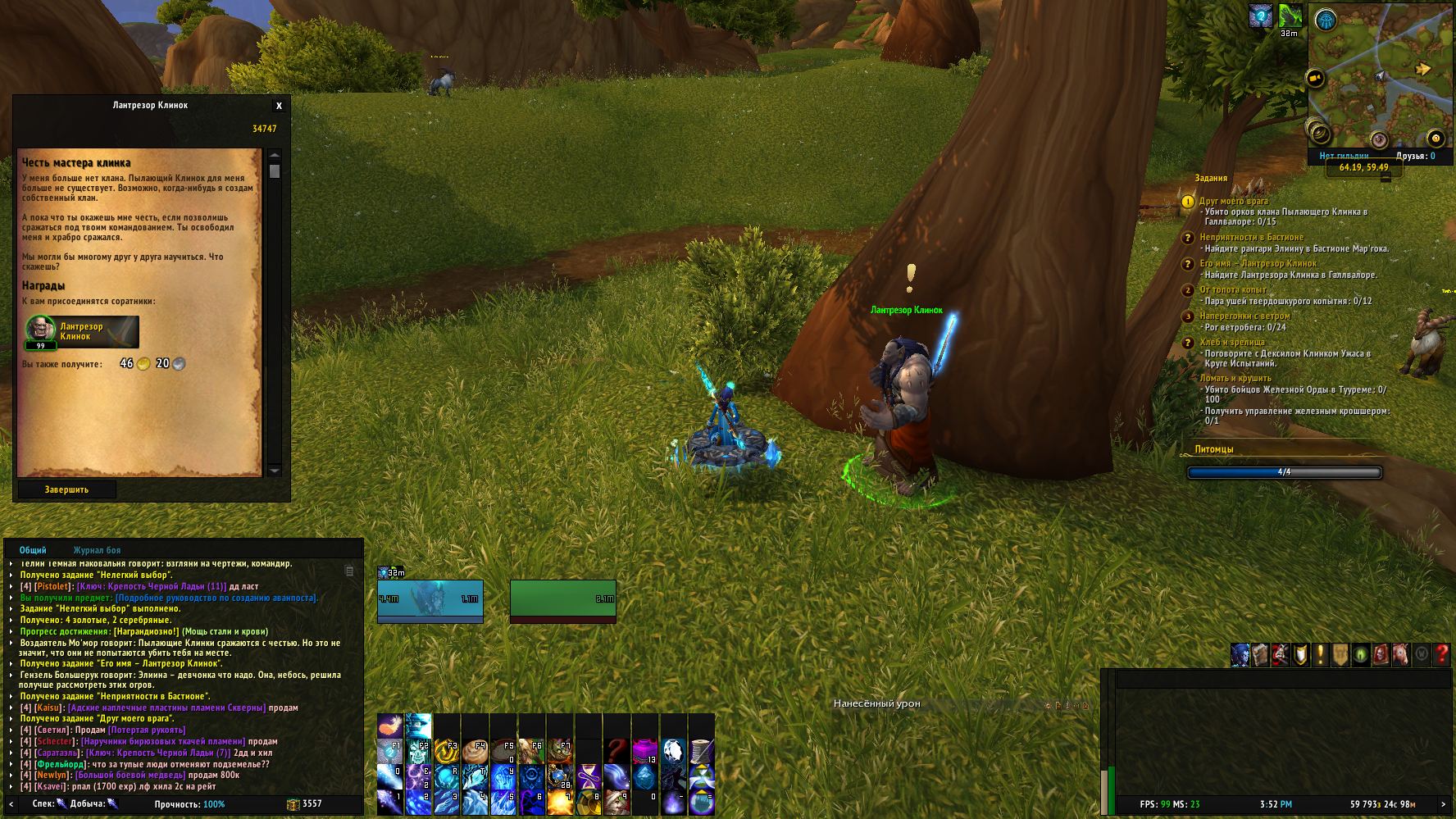Activate the fiery sun ability on slot 7
Viewport: 1456px width, 819px height.
coord(560,802)
